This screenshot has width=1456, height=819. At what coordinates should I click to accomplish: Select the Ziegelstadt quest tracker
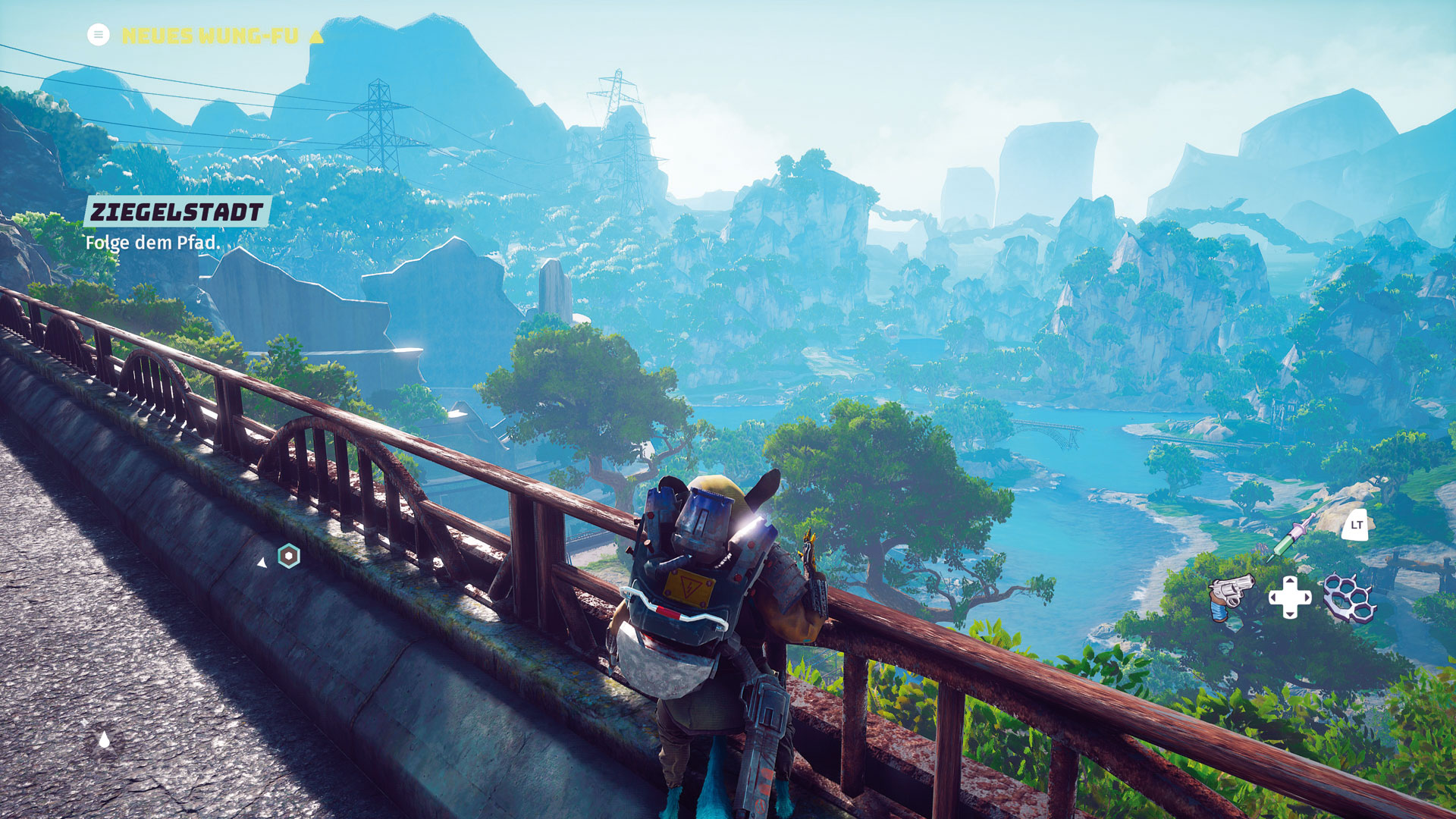176,212
